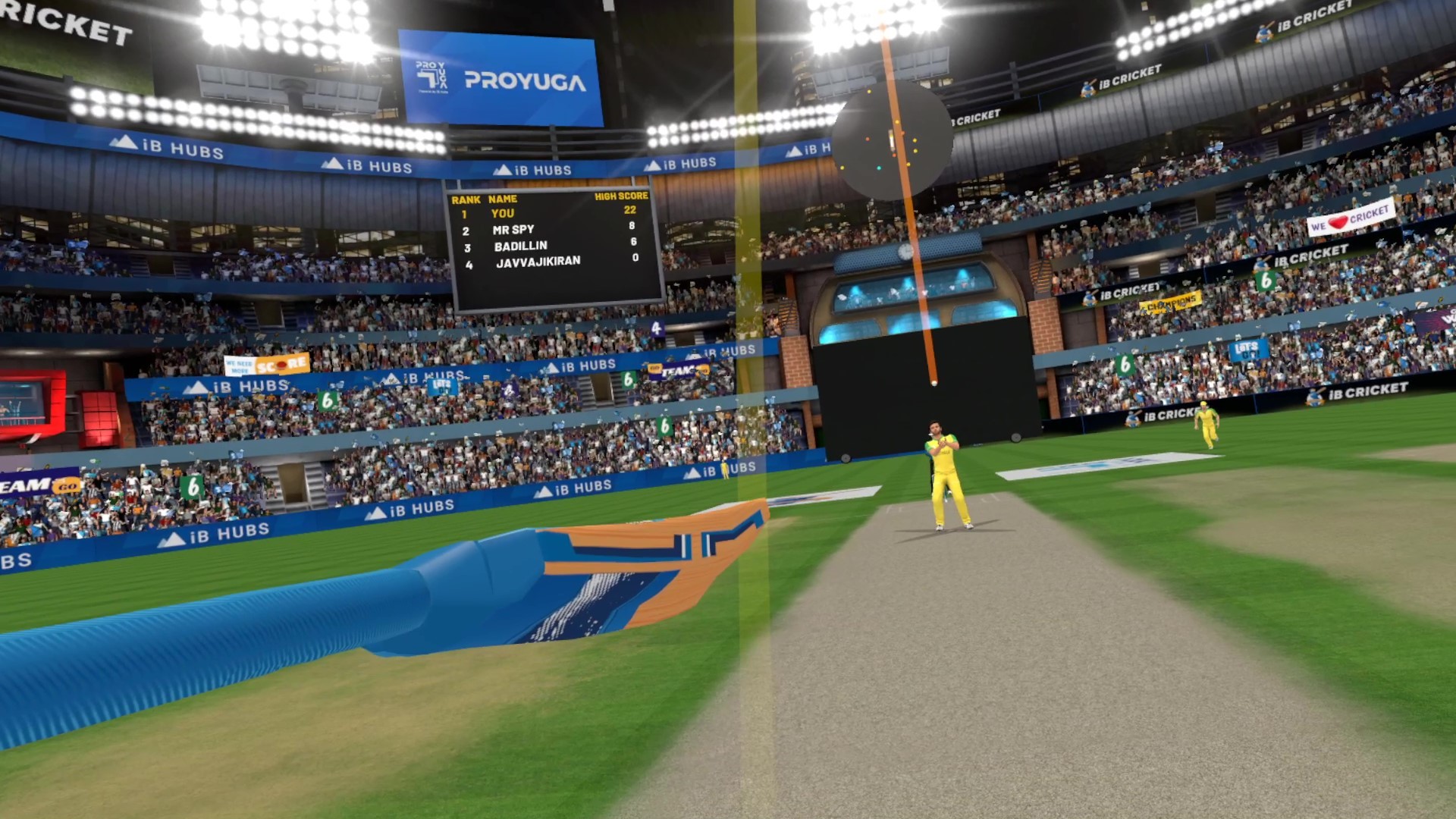Select the PROYUGA logo on the big screen
Image resolution: width=1456 pixels, height=819 pixels.
pos(522,79)
